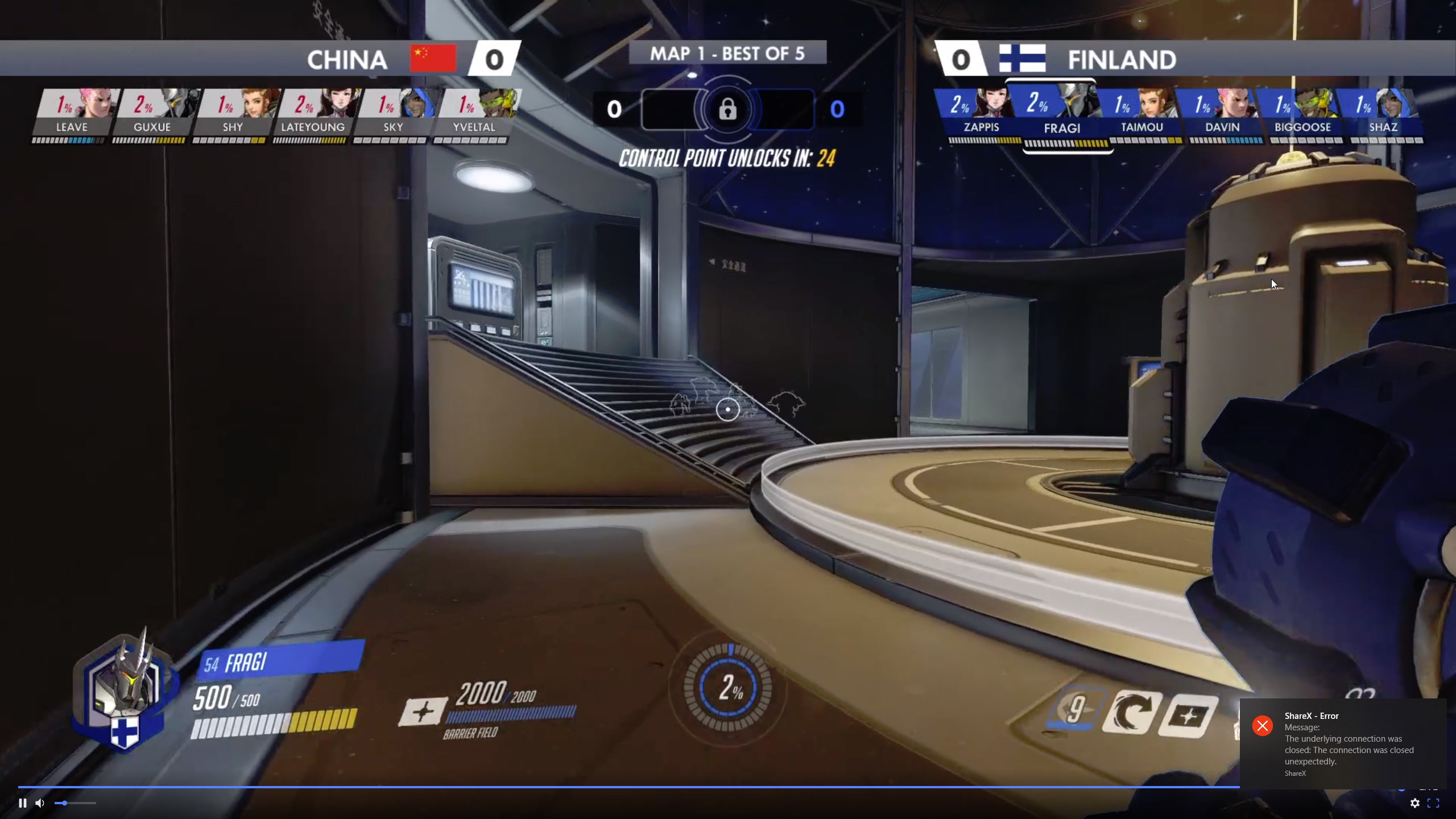The width and height of the screenshot is (1456, 819).
Task: Mute the video with the speaker icon
Action: pyautogui.click(x=40, y=803)
